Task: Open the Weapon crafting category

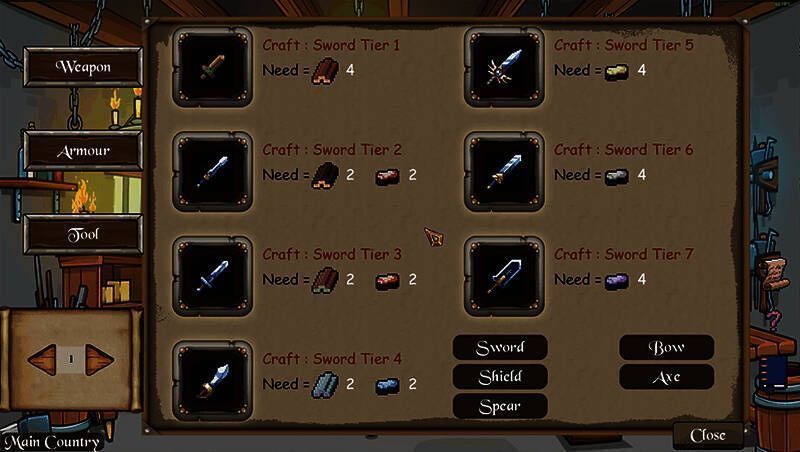Action: tap(83, 67)
